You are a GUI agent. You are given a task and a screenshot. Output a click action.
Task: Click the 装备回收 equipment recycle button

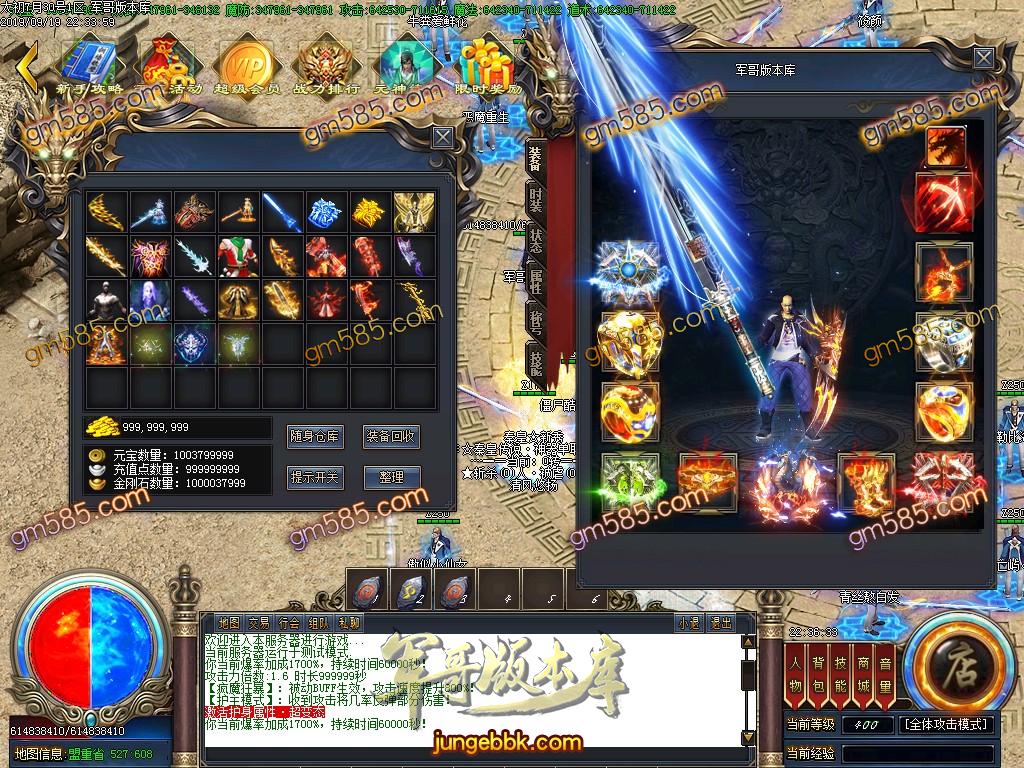coord(390,437)
